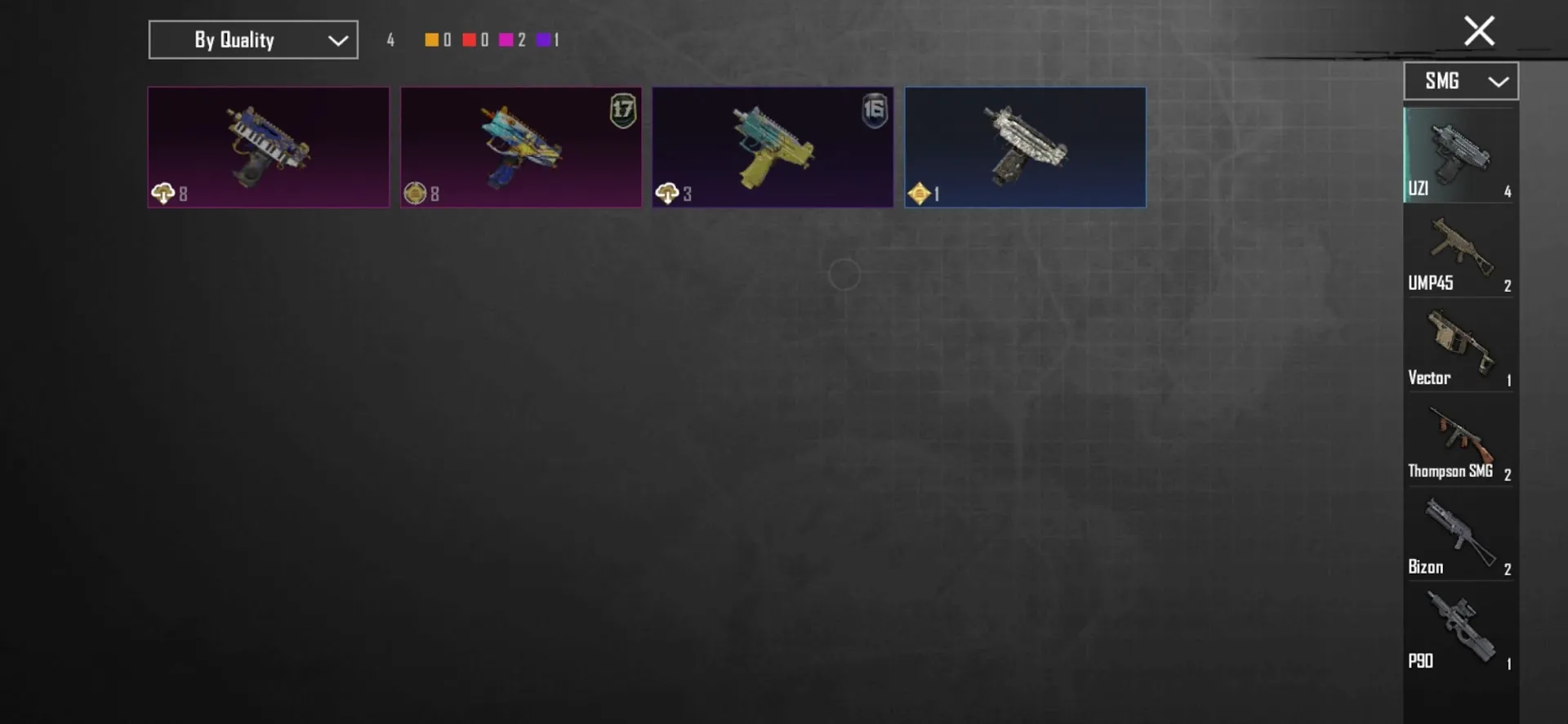Open the By Quality sorting dropdown

click(x=252, y=39)
